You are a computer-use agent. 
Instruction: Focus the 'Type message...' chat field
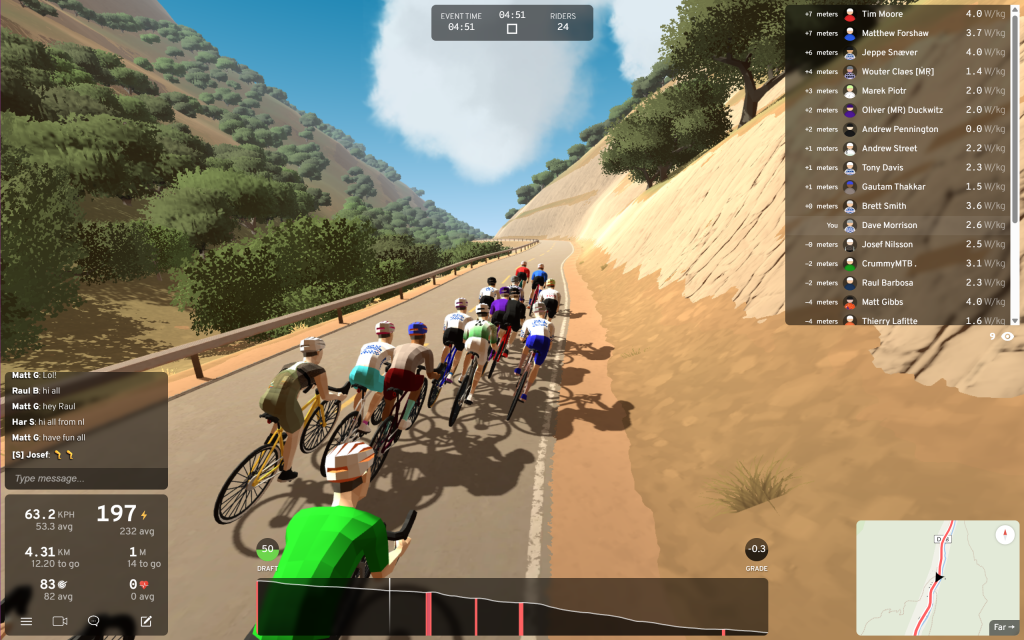click(x=86, y=478)
